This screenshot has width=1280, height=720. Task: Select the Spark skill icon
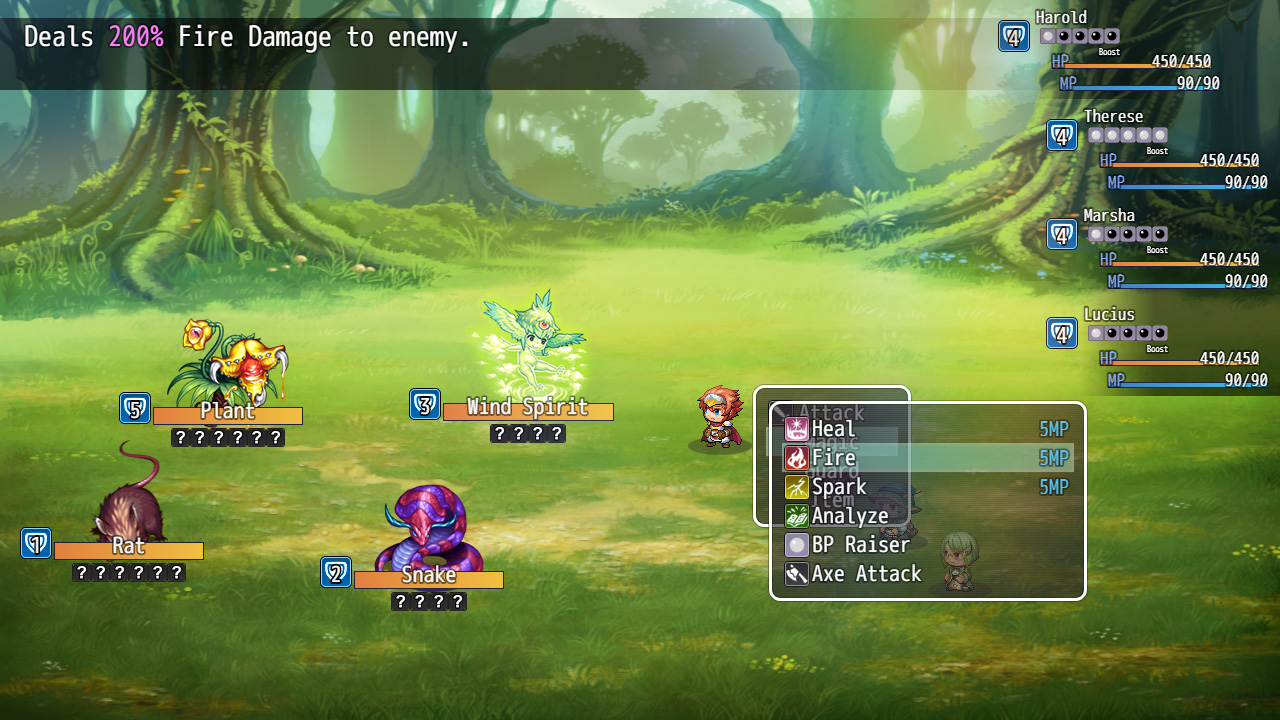pos(797,486)
